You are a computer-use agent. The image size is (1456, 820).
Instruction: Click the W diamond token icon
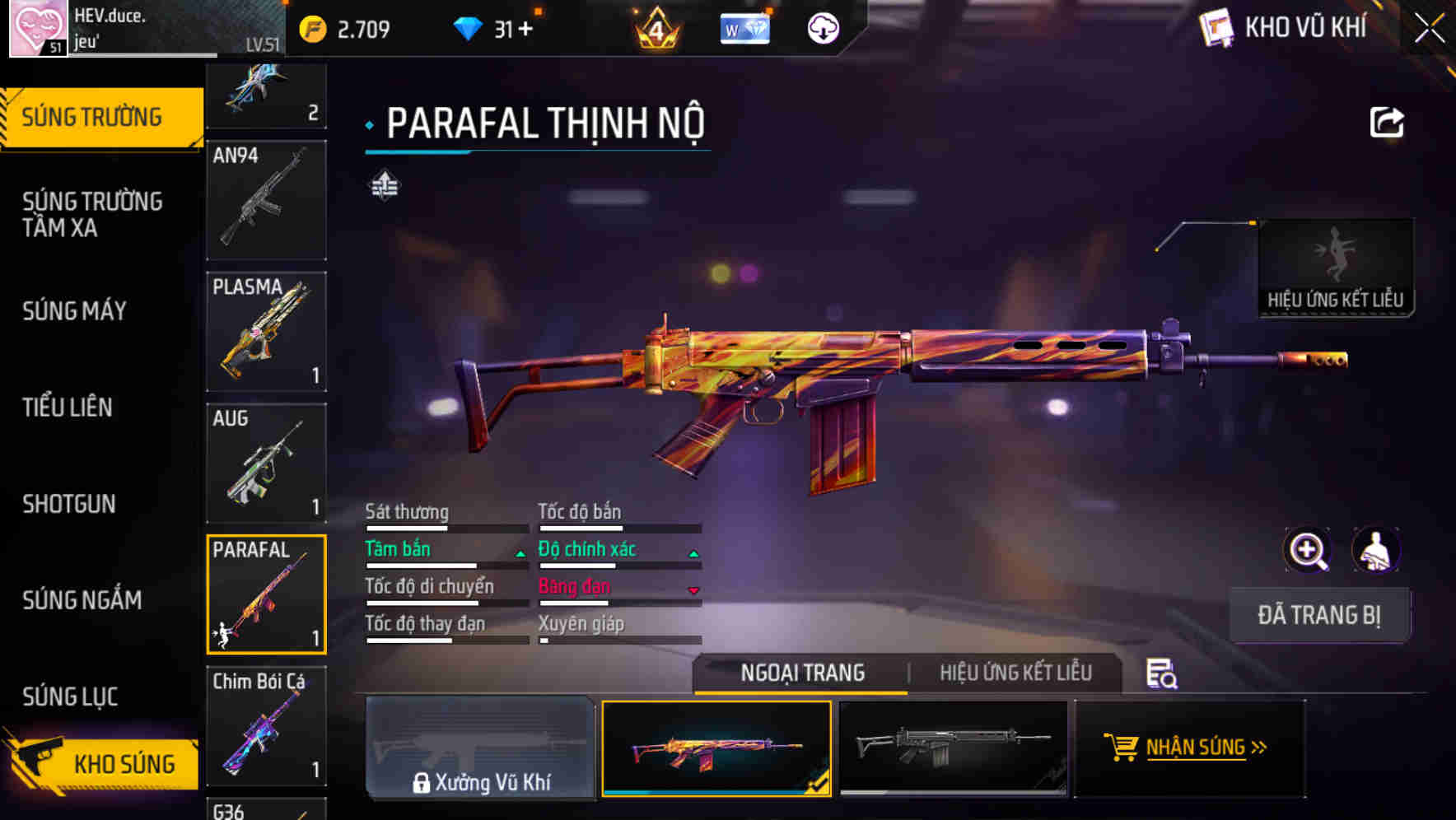(744, 27)
